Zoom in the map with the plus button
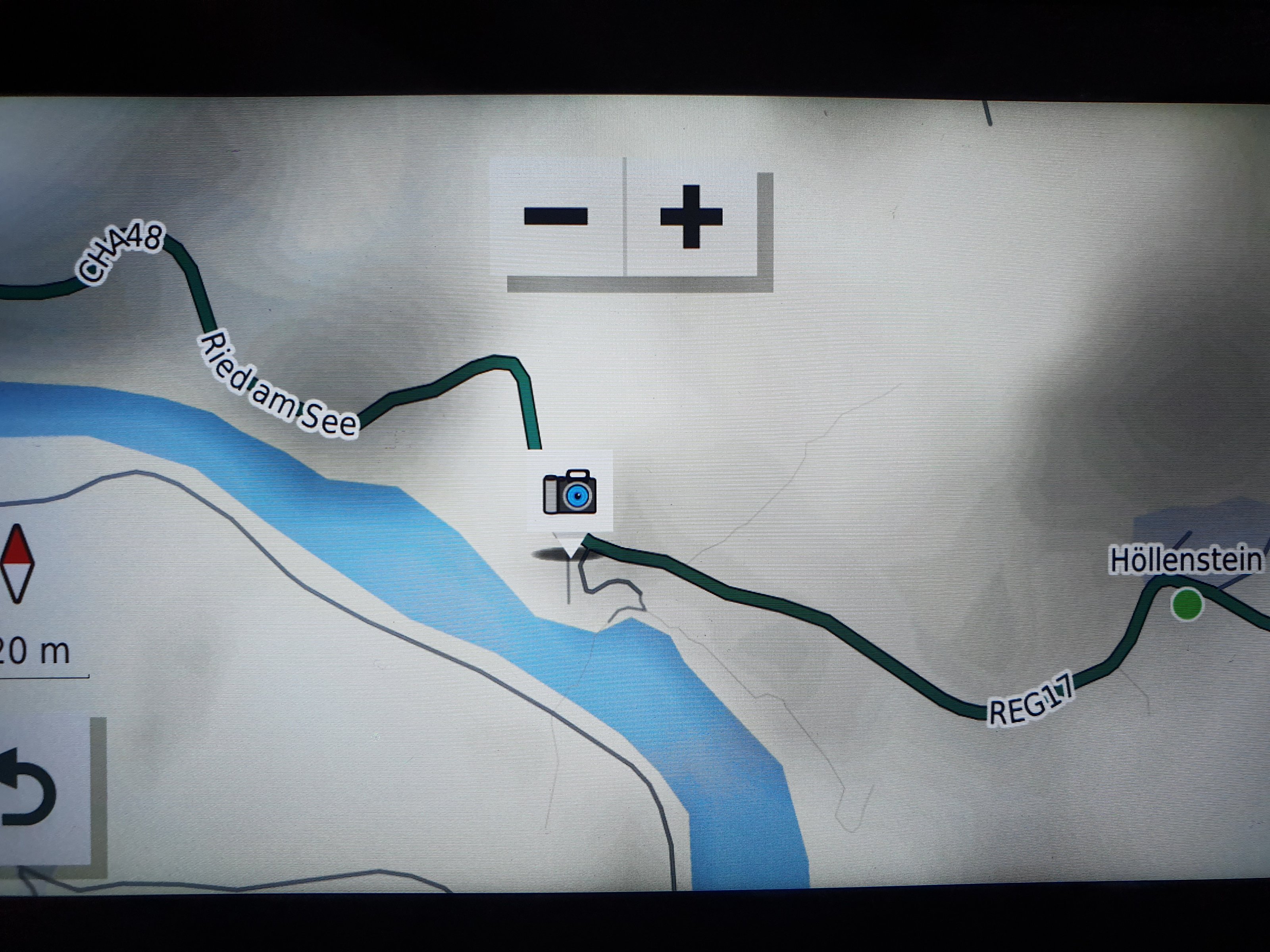Image resolution: width=1270 pixels, height=952 pixels. tap(691, 216)
